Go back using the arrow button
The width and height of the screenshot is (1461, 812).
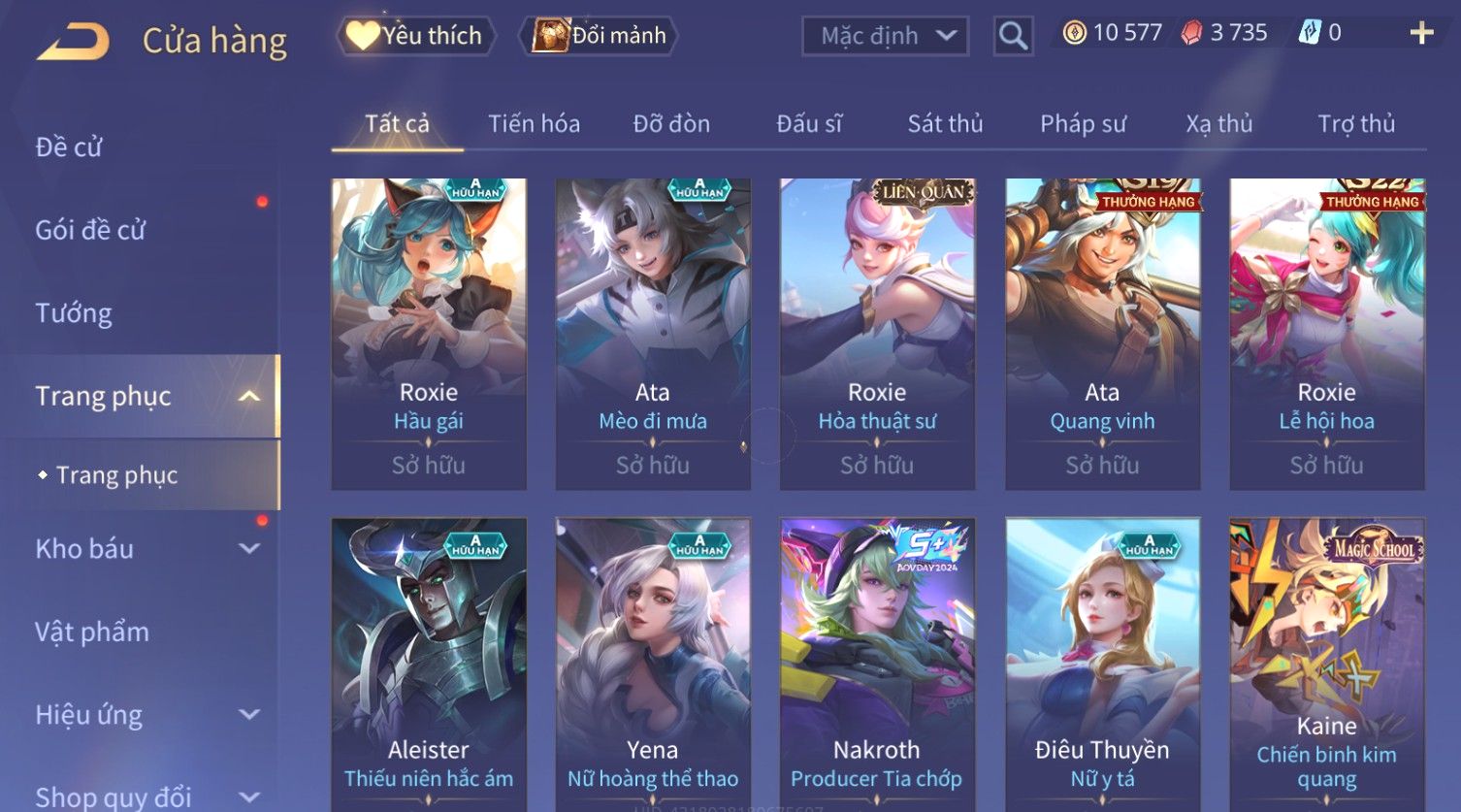[73, 42]
